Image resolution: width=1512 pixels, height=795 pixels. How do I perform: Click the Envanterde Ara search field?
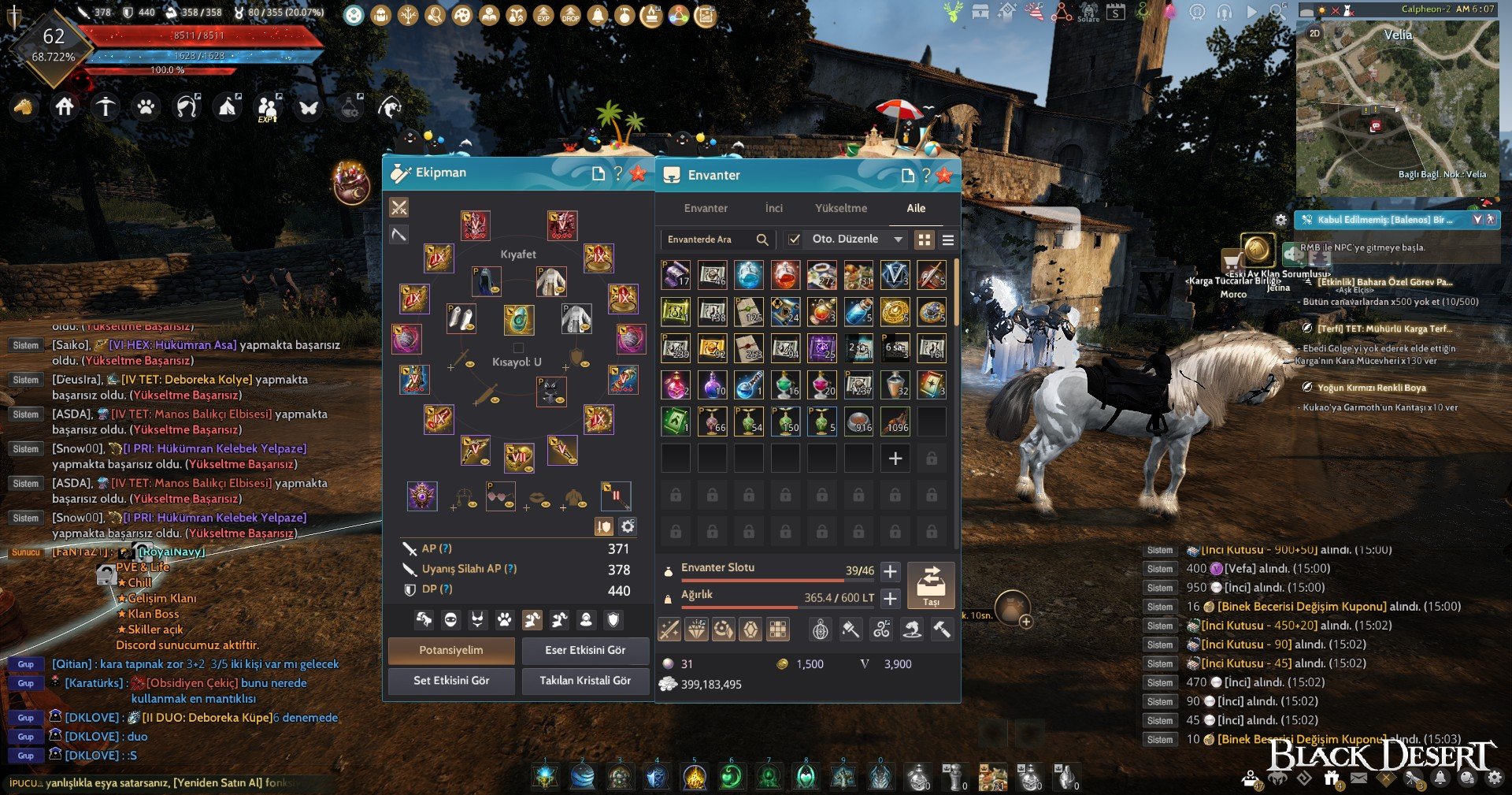click(709, 240)
